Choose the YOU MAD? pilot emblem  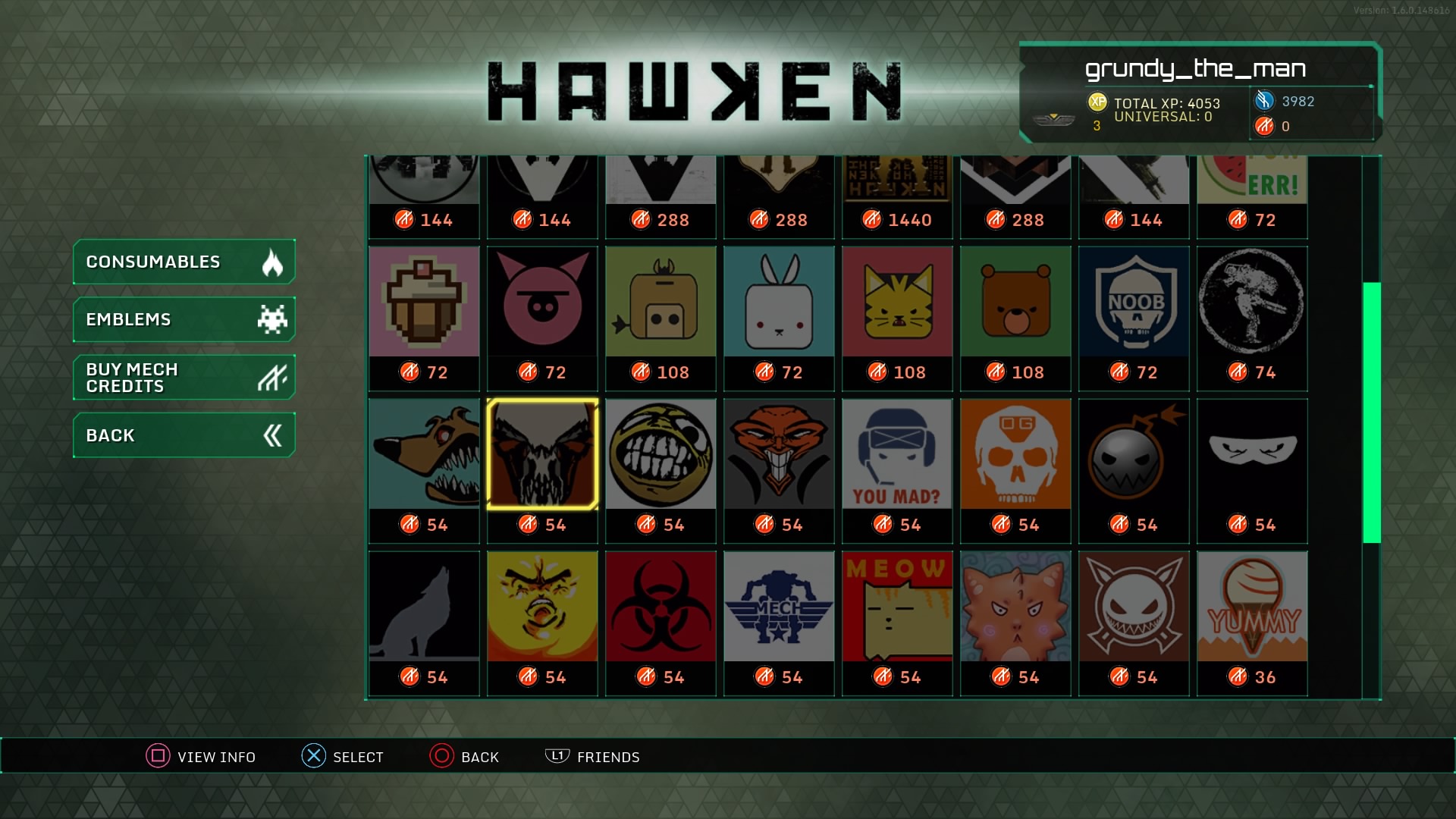[897, 453]
